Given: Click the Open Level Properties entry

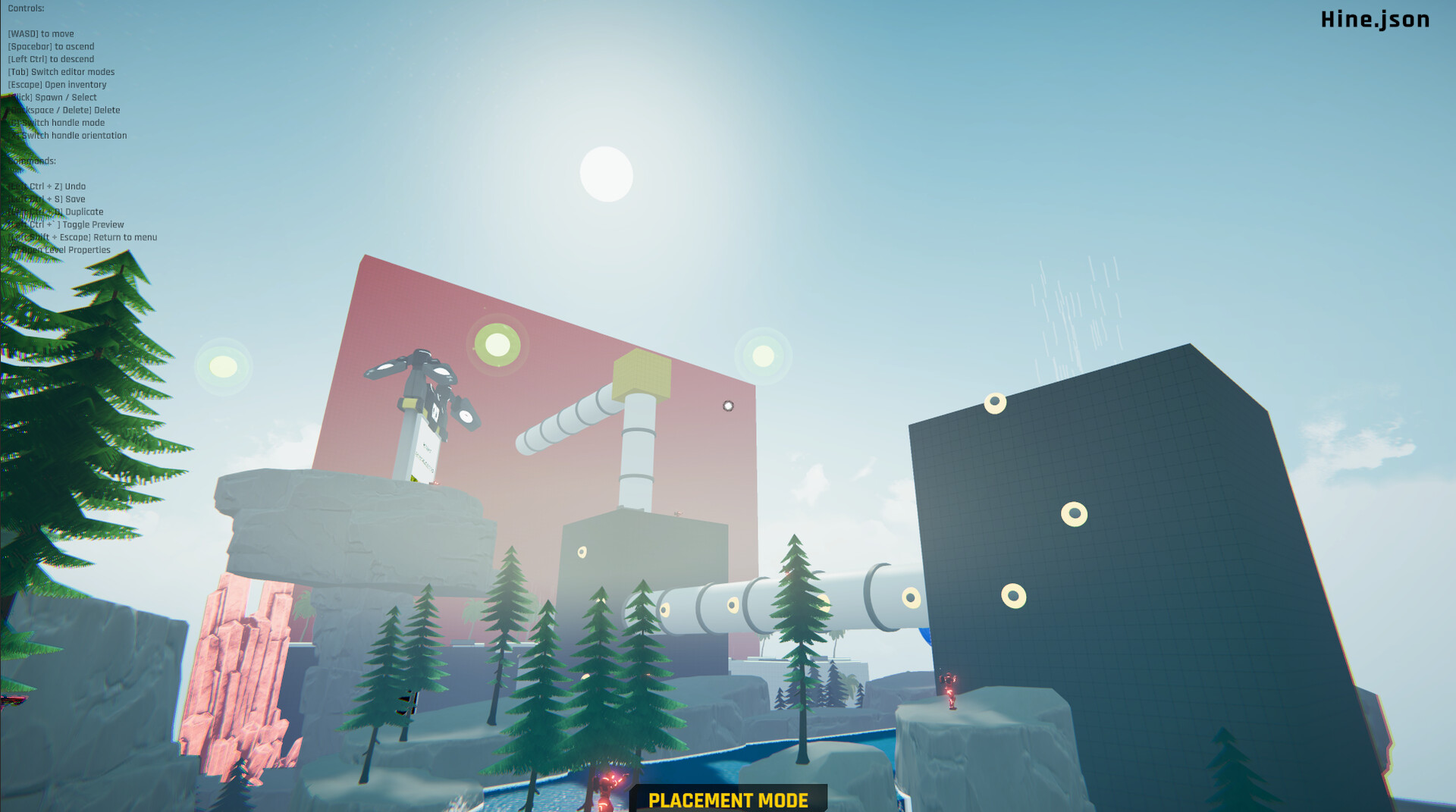Looking at the screenshot, I should click(x=60, y=249).
